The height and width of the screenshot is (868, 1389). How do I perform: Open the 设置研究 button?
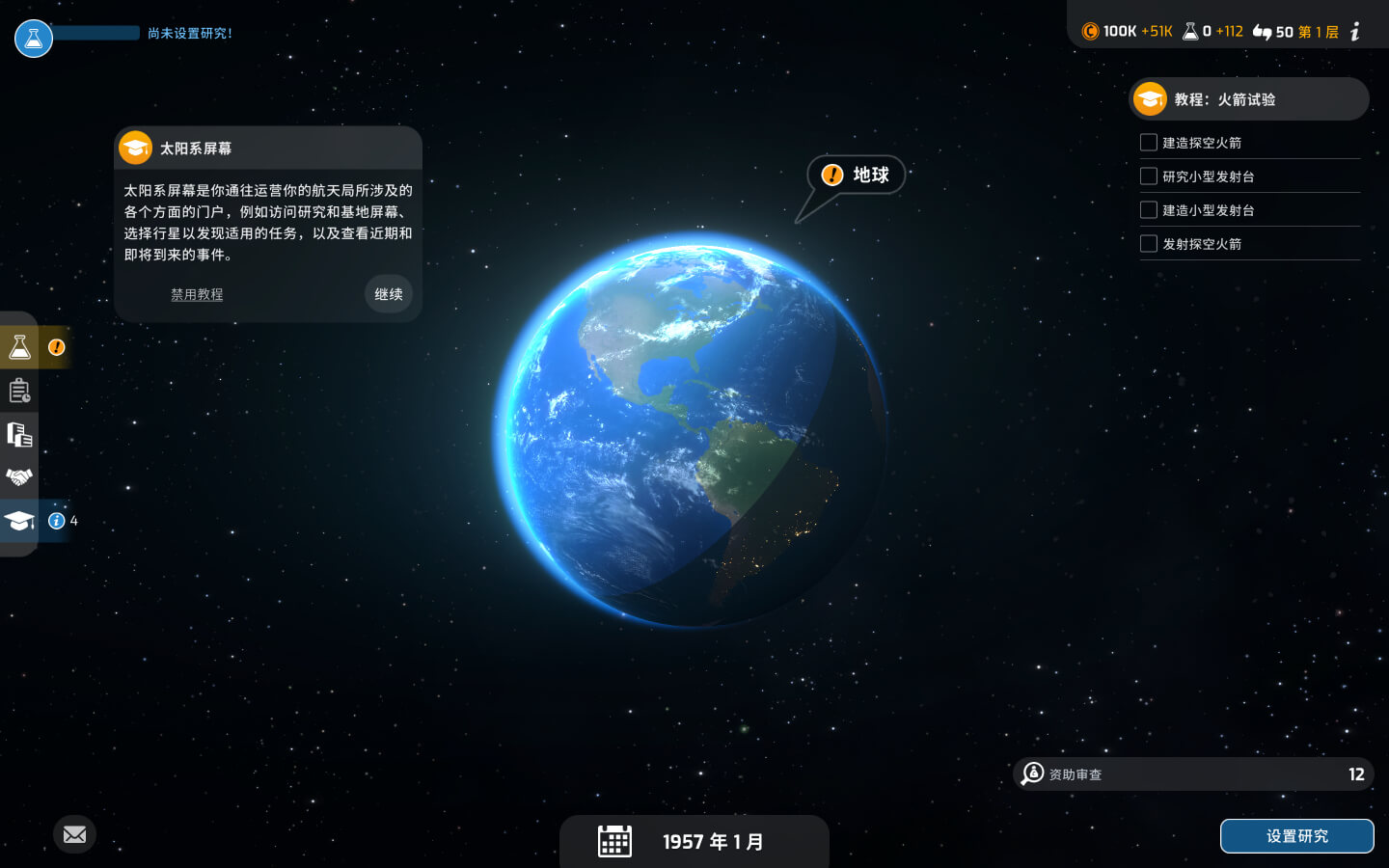[x=1296, y=836]
